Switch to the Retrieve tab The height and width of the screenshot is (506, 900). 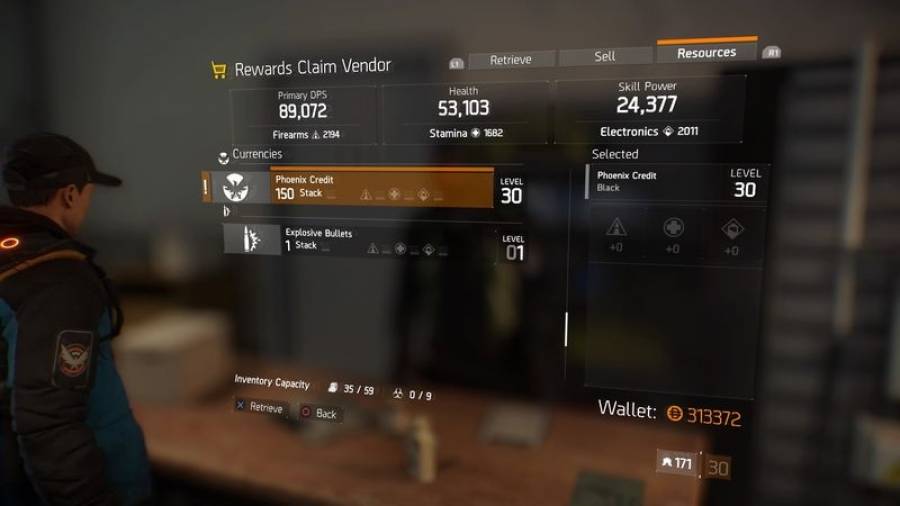[510, 59]
